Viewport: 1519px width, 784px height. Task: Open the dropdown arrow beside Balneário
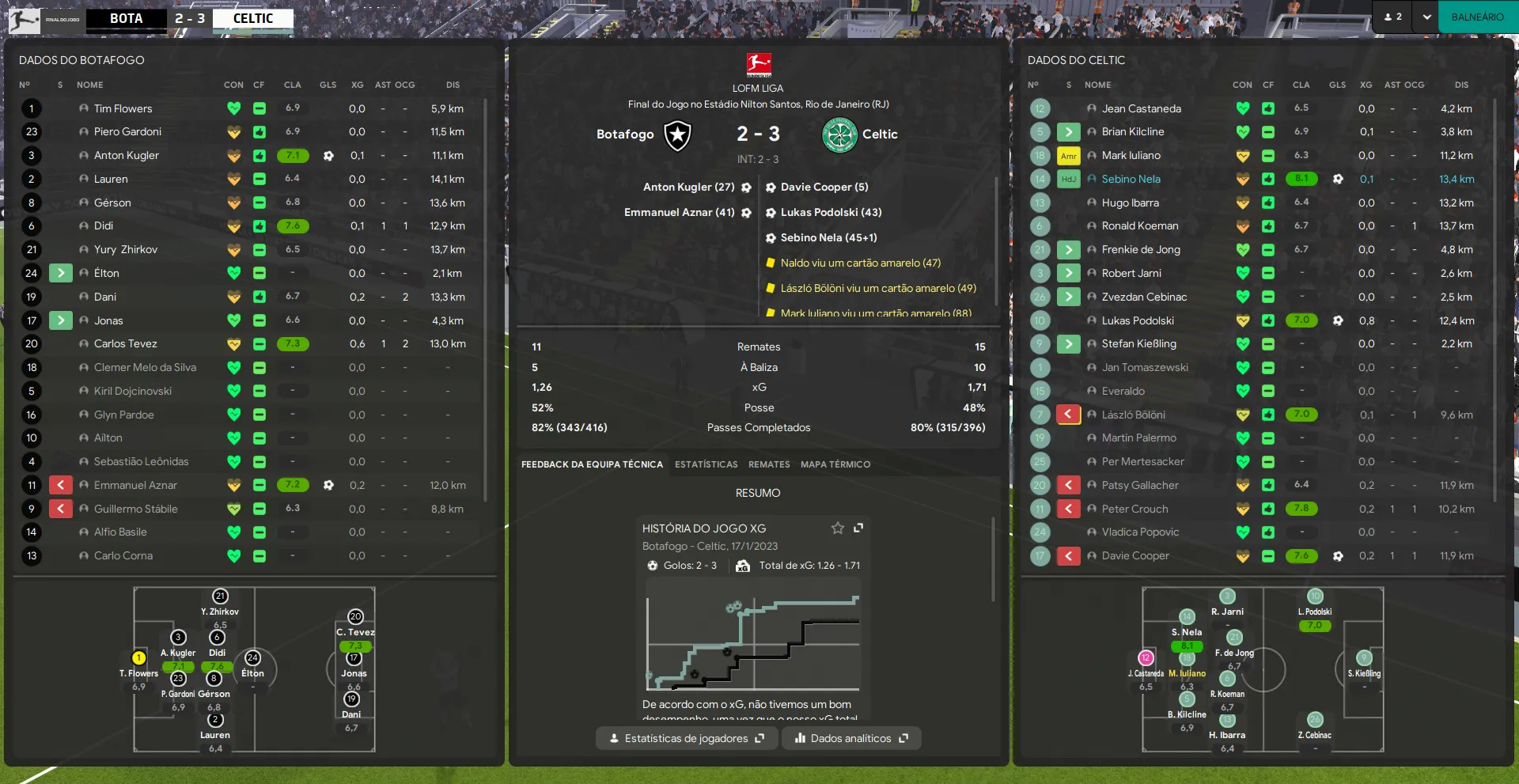tap(1426, 17)
